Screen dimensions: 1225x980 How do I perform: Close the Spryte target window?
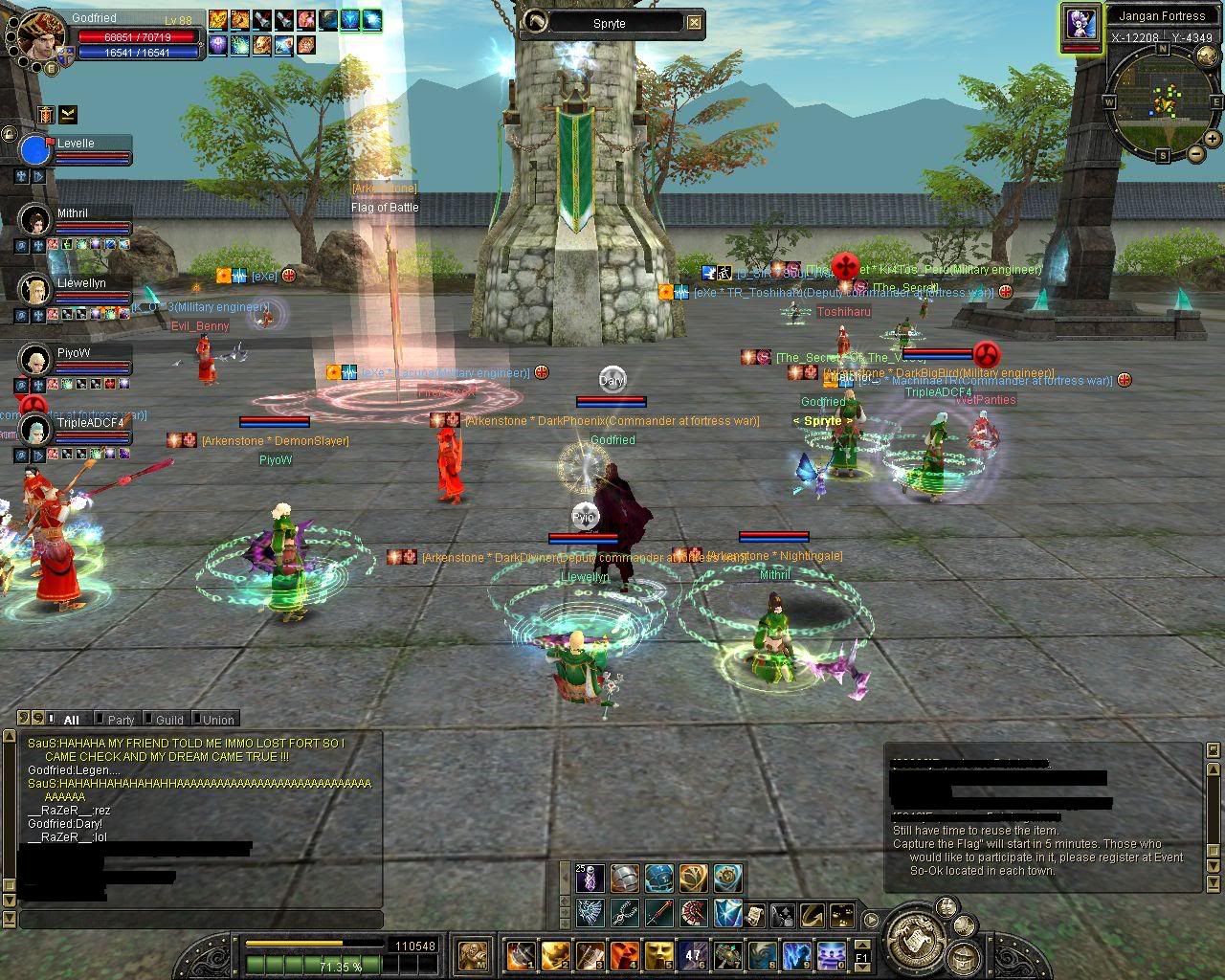point(694,23)
